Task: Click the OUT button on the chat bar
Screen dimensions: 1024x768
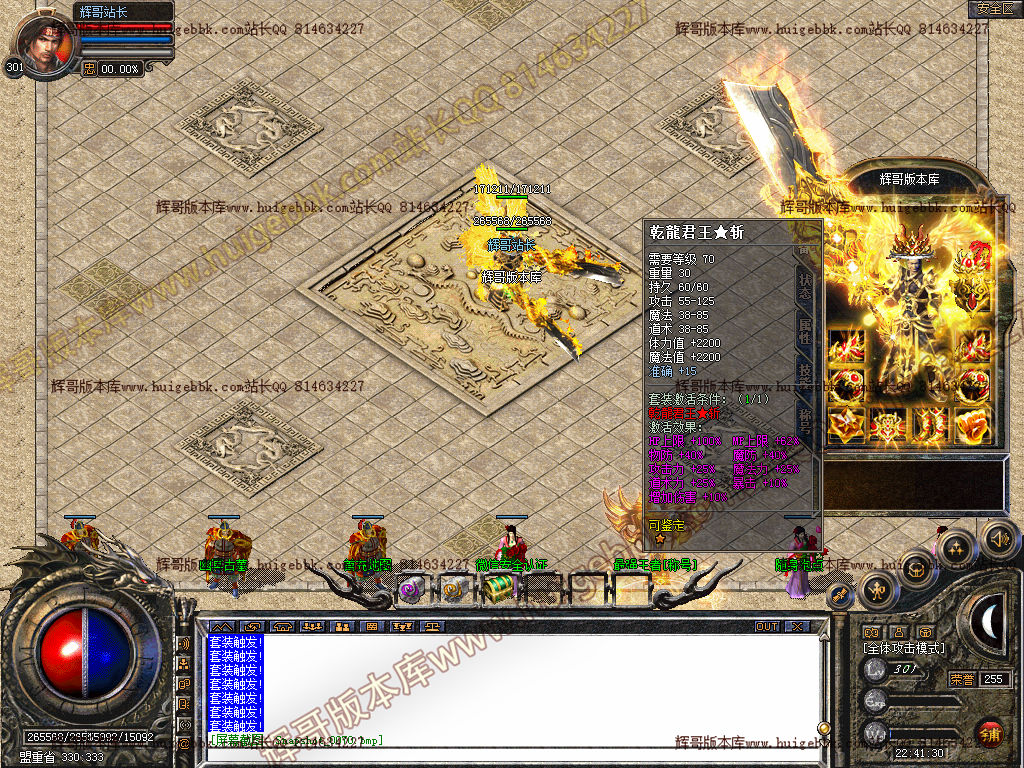Action: (766, 627)
